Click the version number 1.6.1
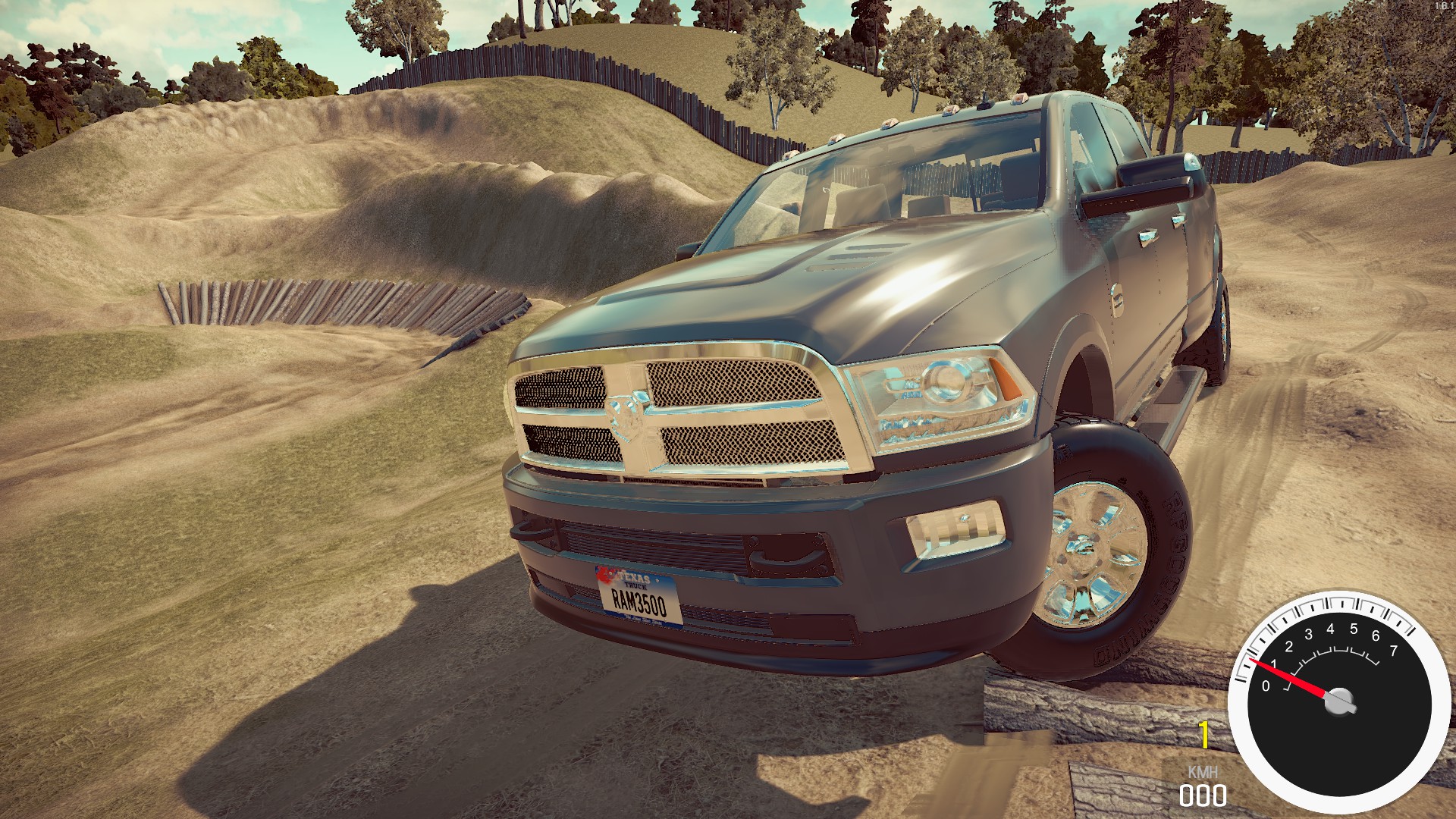1456x819 pixels. [1444, 6]
